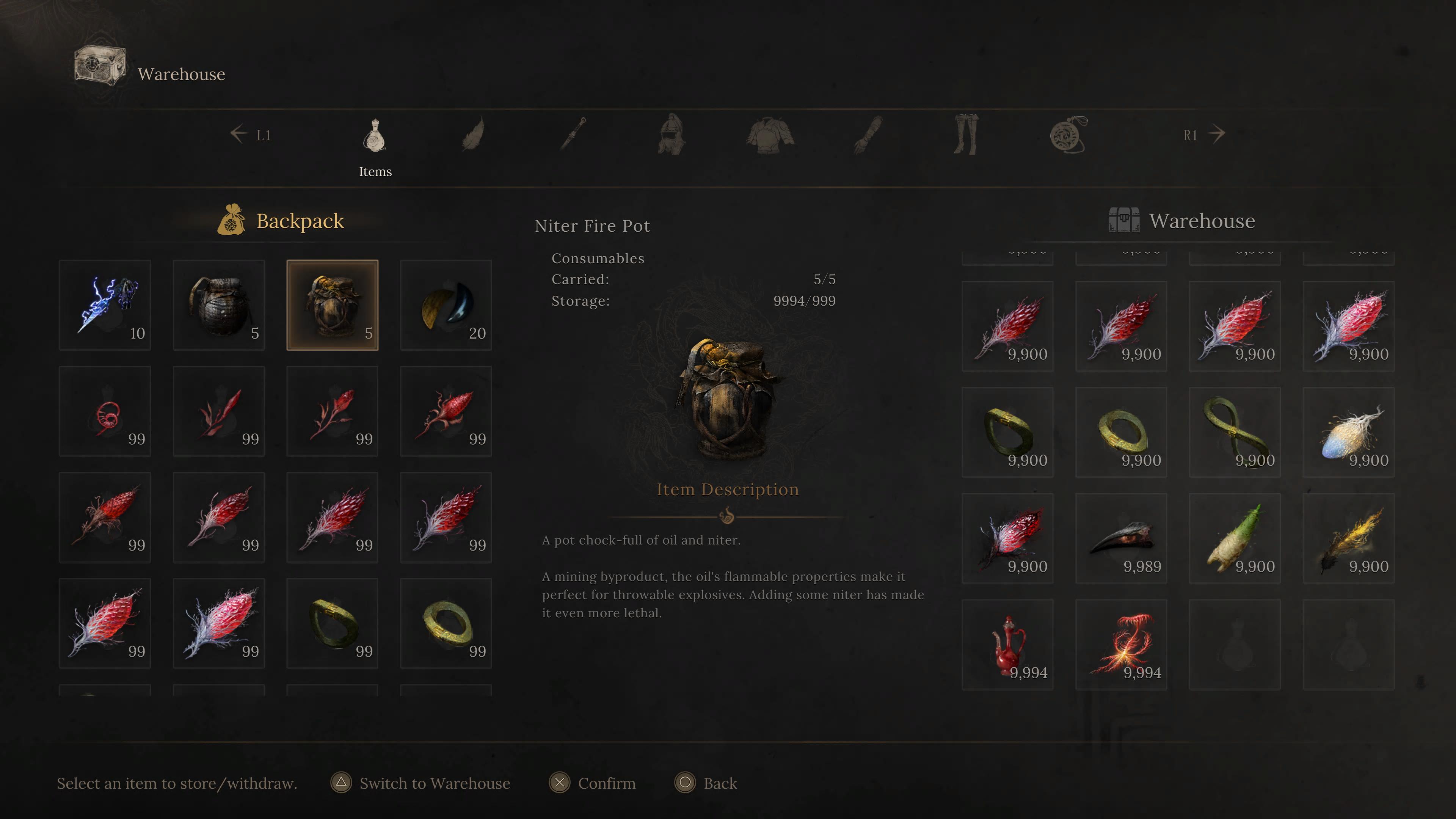Viewport: 1456px width, 819px height.
Task: Select the crescent moon item with 20
Action: coord(446,305)
